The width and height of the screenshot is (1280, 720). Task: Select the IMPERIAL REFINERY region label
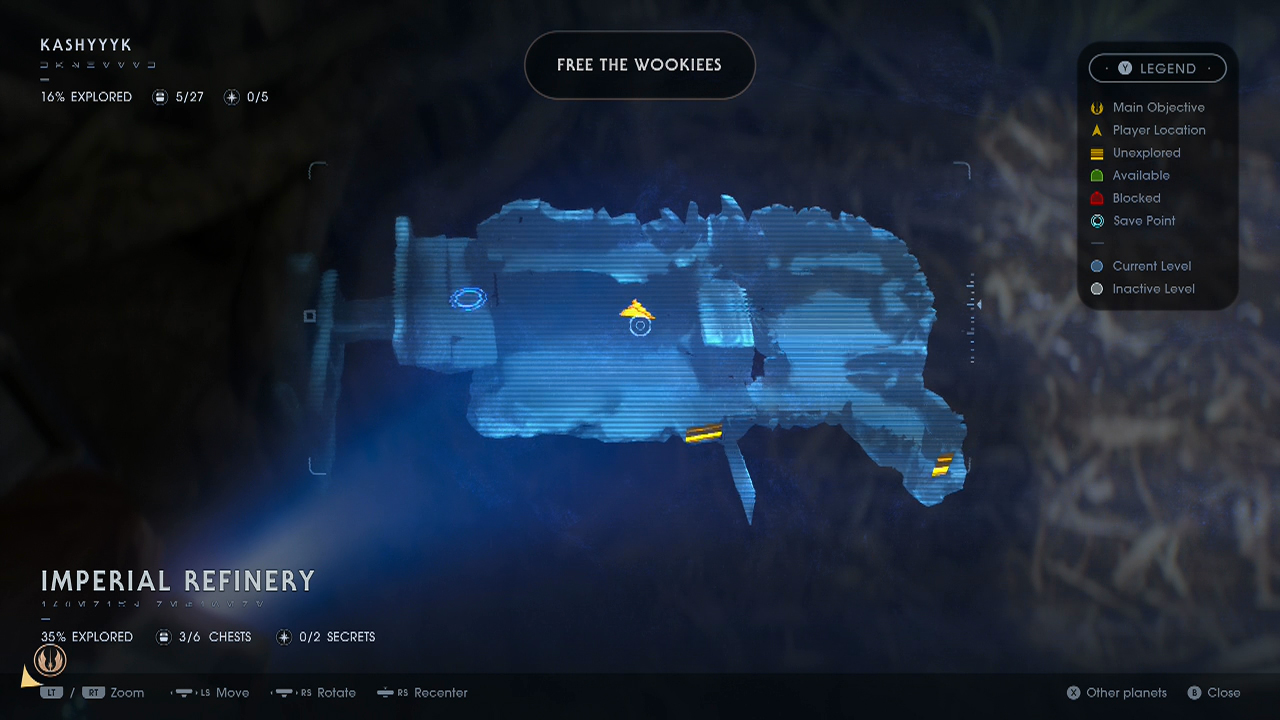click(x=177, y=581)
